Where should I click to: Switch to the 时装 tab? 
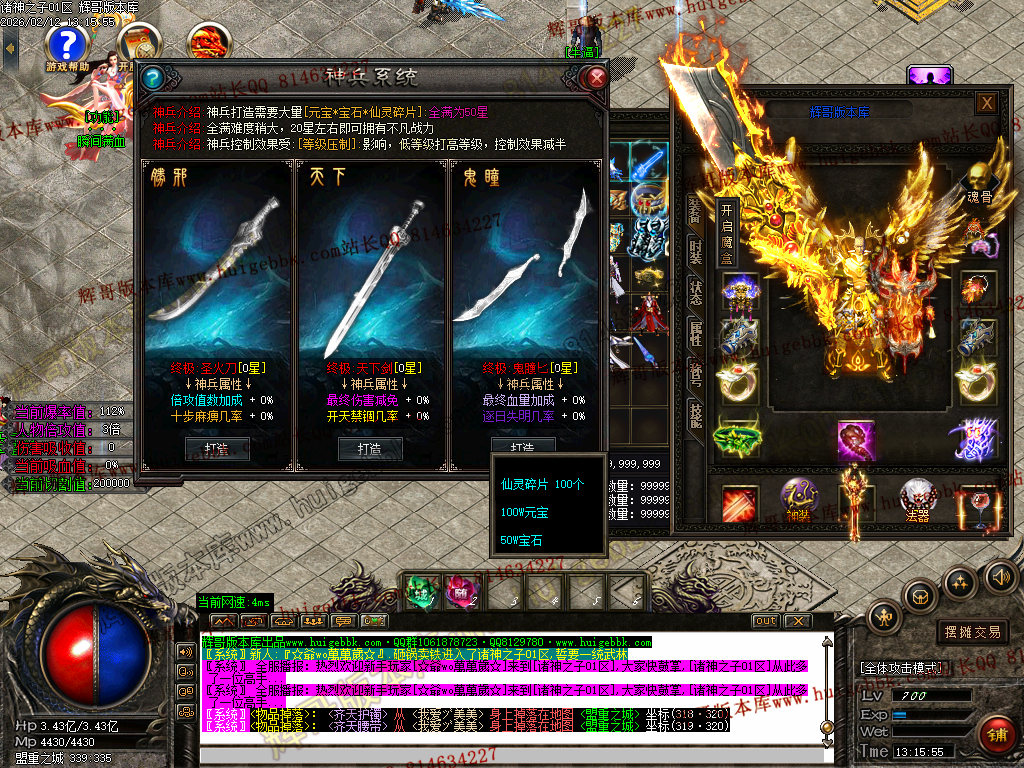coord(695,252)
